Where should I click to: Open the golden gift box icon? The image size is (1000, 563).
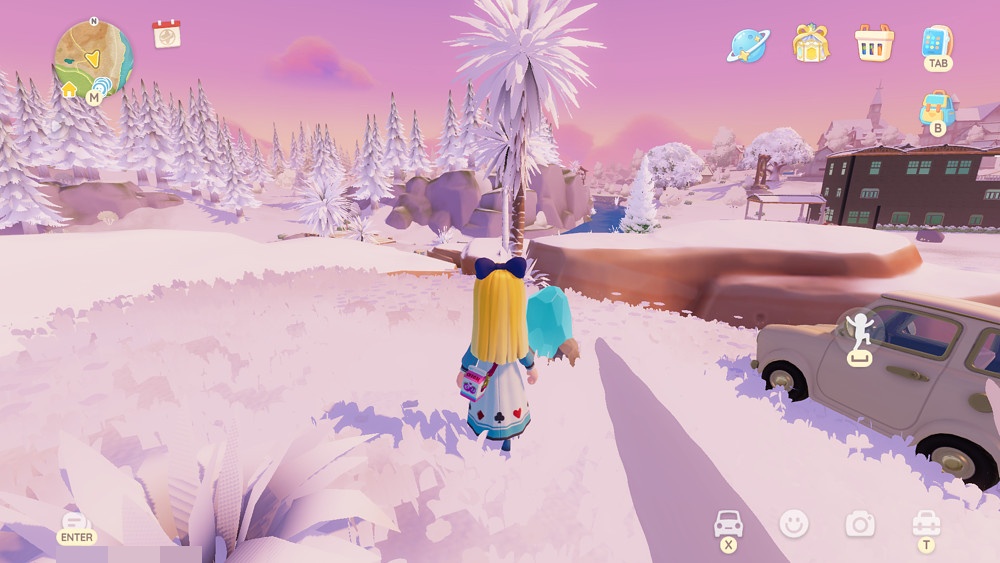pos(811,42)
